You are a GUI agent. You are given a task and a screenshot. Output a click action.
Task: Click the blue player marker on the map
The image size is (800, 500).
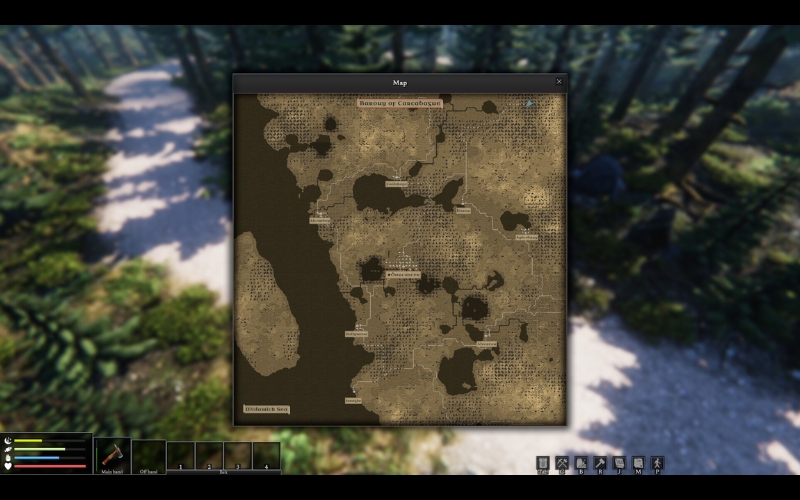(529, 103)
